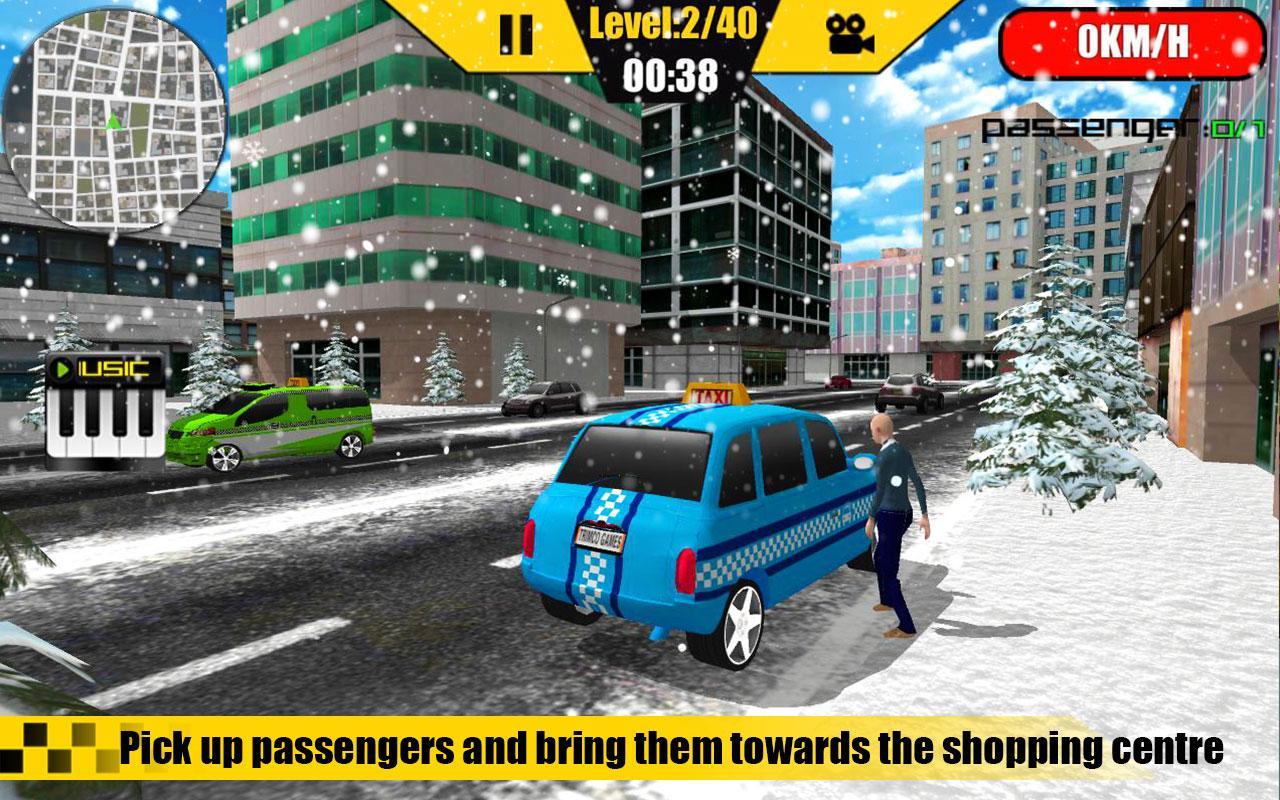1280x800 pixels.
Task: Tap the play arrow on the Music panel
Action: pyautogui.click(x=61, y=368)
